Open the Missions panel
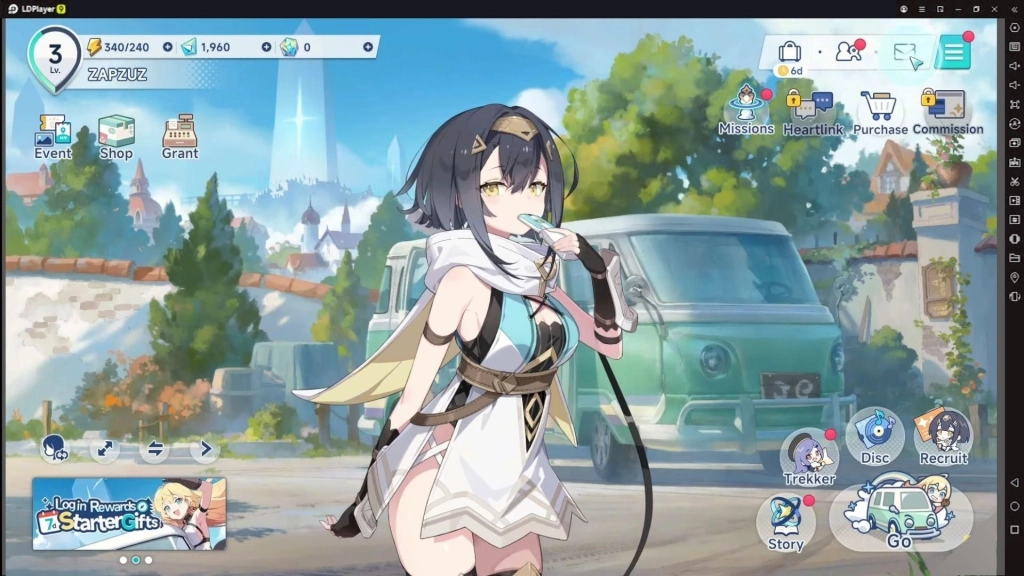 (x=746, y=110)
